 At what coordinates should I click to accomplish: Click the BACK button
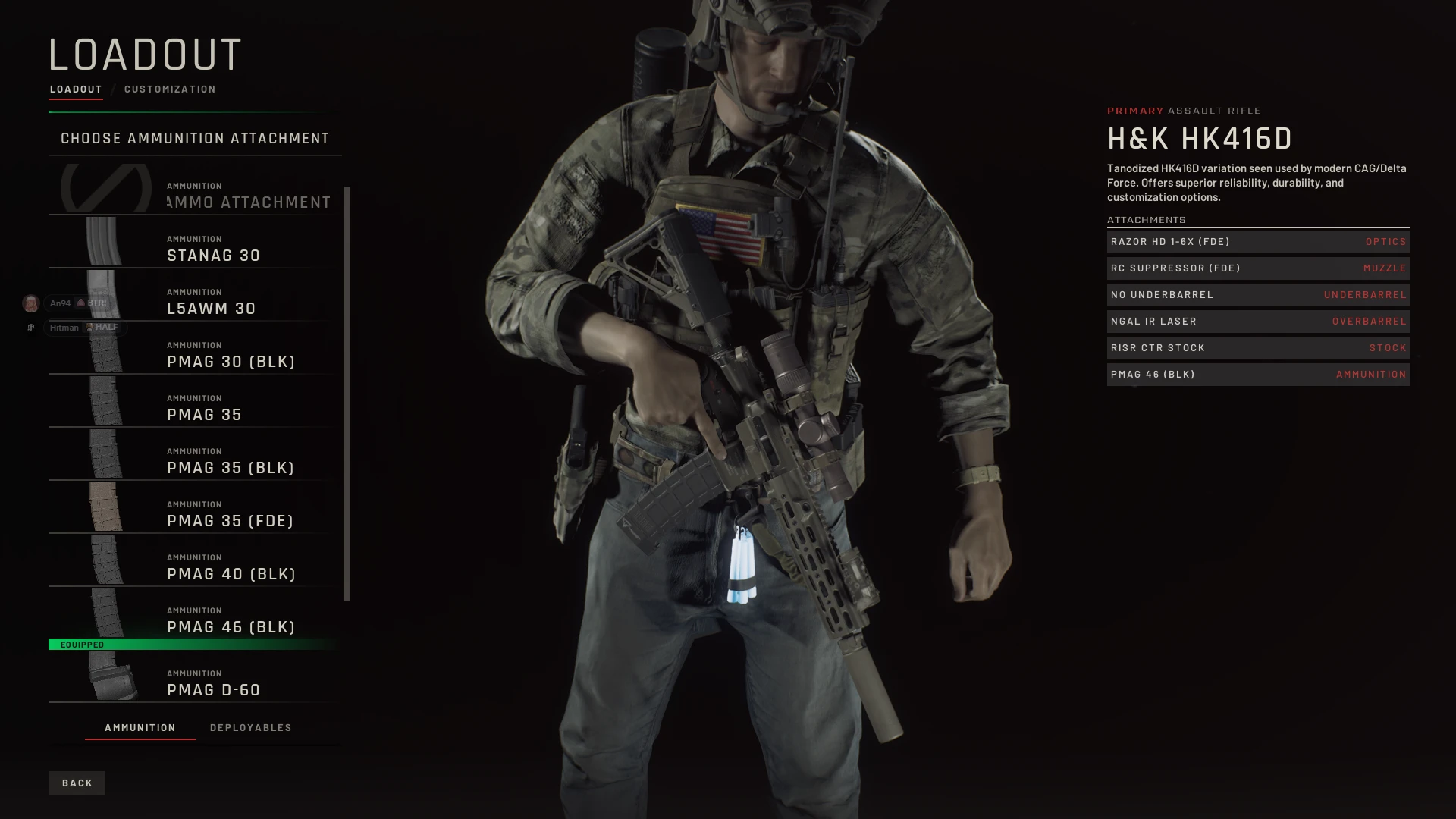coord(77,783)
